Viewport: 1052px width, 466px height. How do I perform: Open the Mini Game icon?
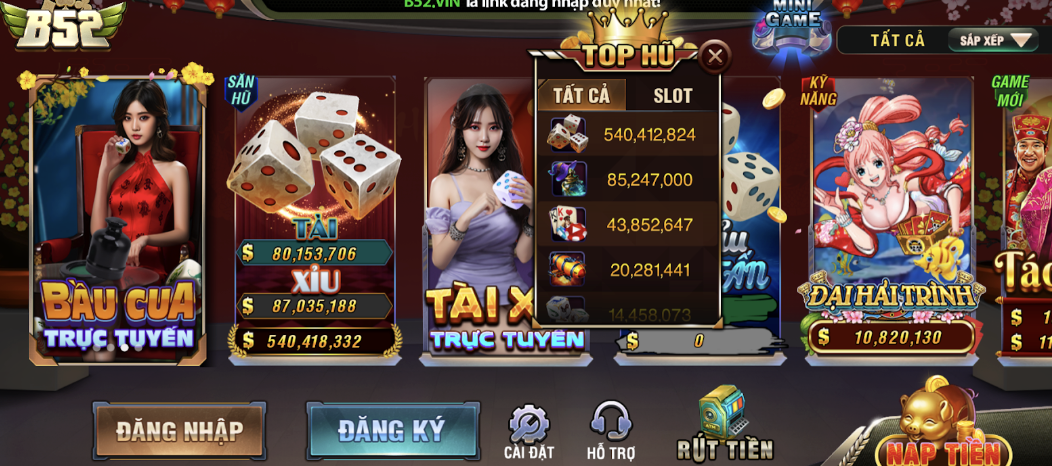click(x=792, y=22)
